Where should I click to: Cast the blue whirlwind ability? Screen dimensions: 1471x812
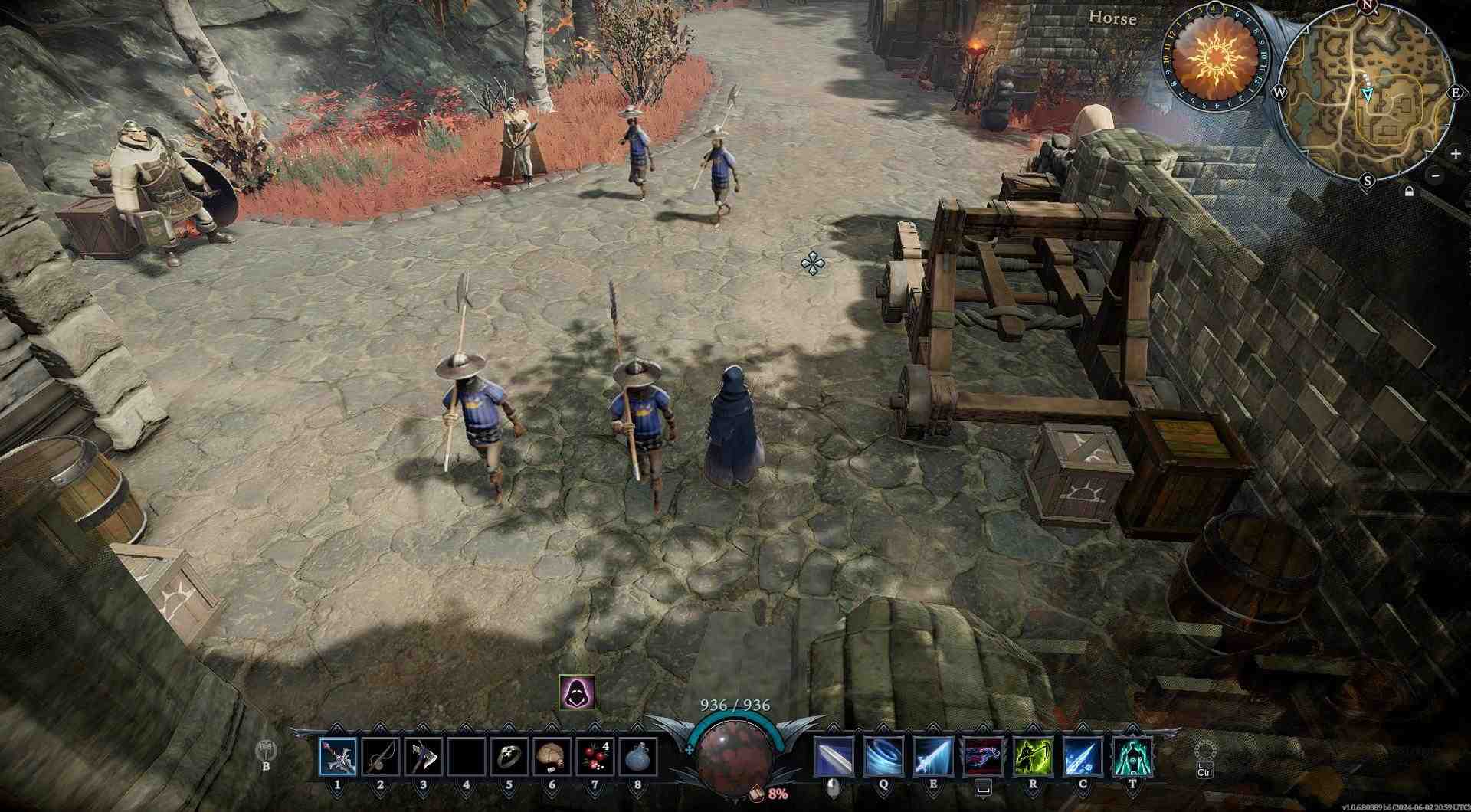[x=883, y=757]
